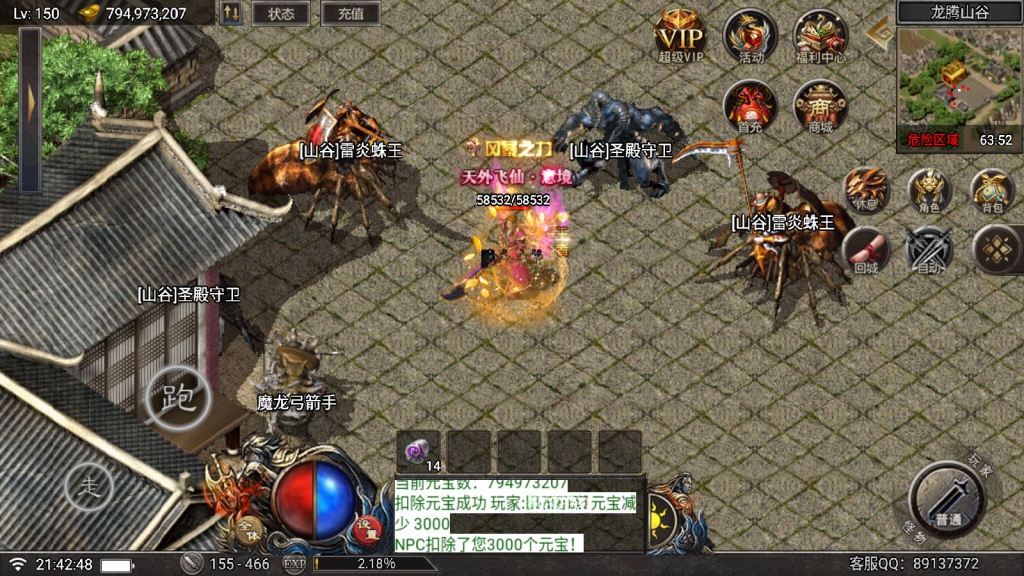Viewport: 1024px width, 576px height.
Task: Click the 充值 recharge button
Action: pos(351,14)
